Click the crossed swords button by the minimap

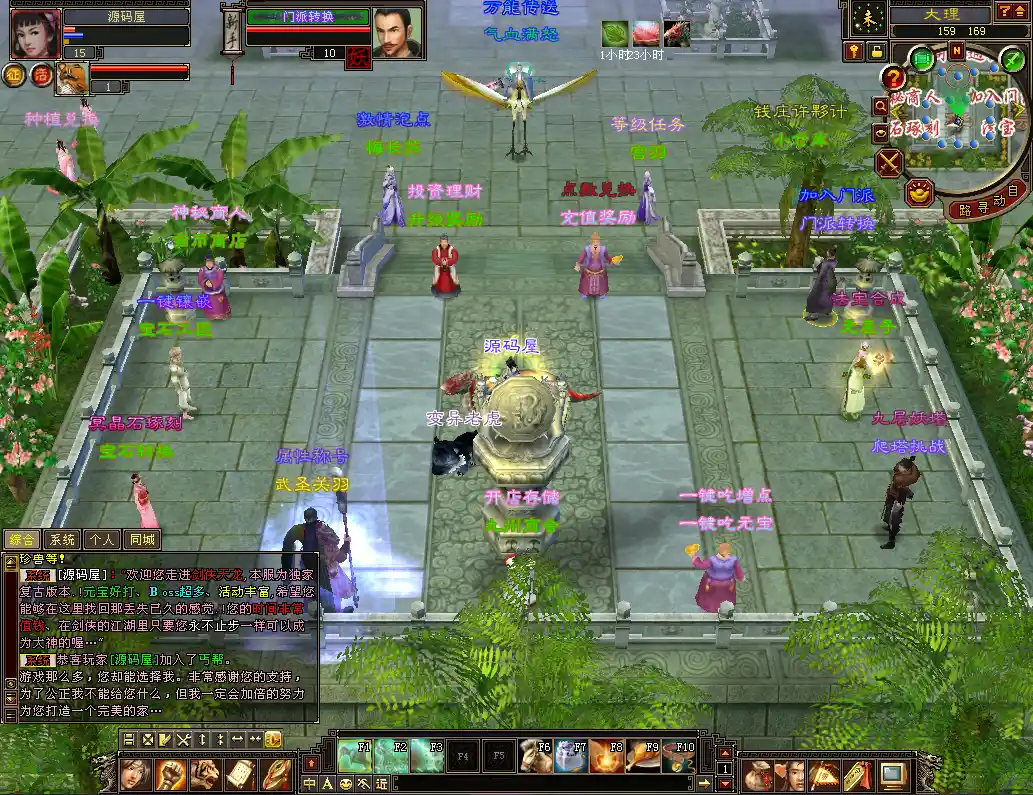pyautogui.click(x=889, y=162)
